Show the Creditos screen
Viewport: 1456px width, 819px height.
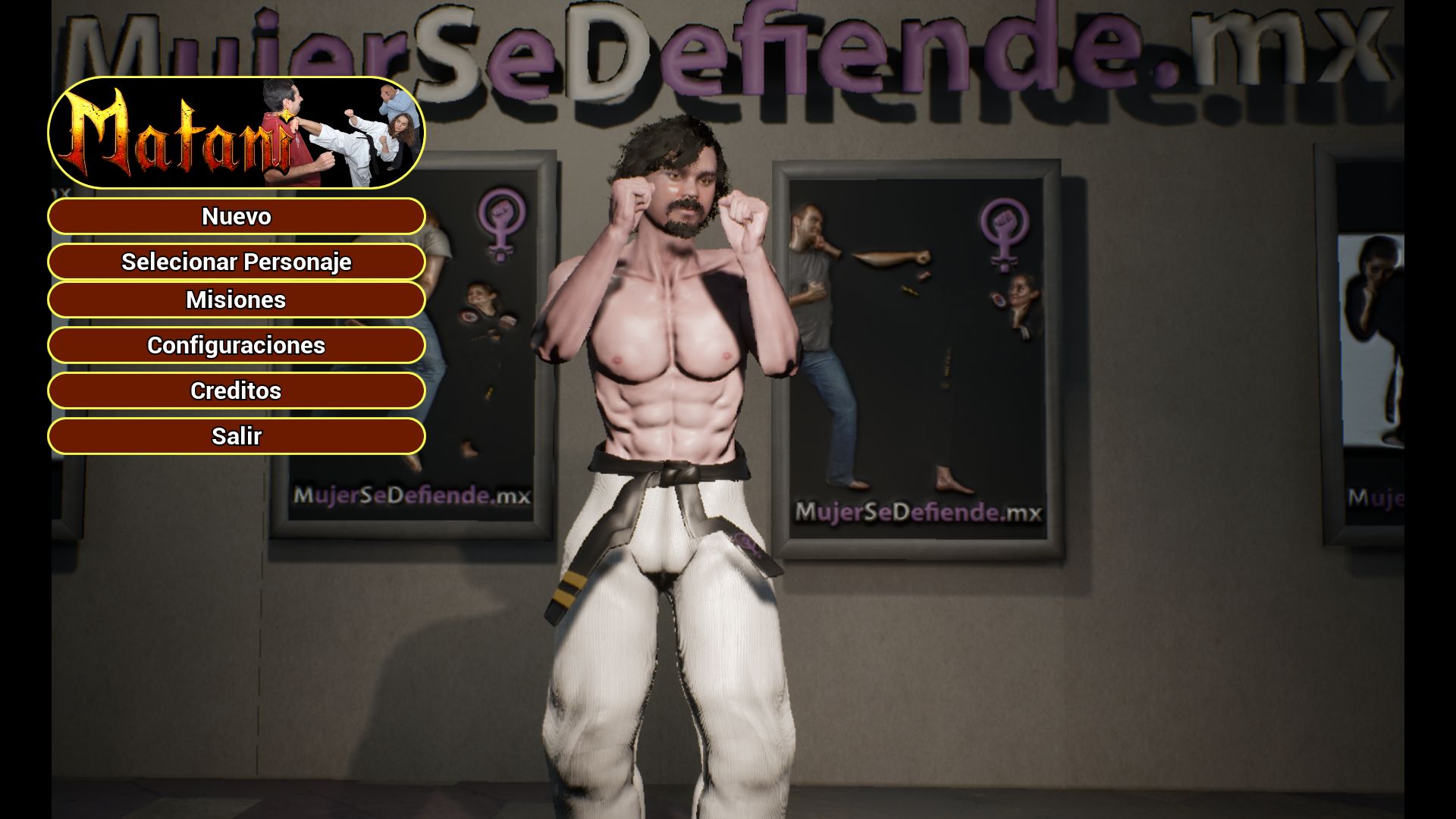[x=236, y=391]
